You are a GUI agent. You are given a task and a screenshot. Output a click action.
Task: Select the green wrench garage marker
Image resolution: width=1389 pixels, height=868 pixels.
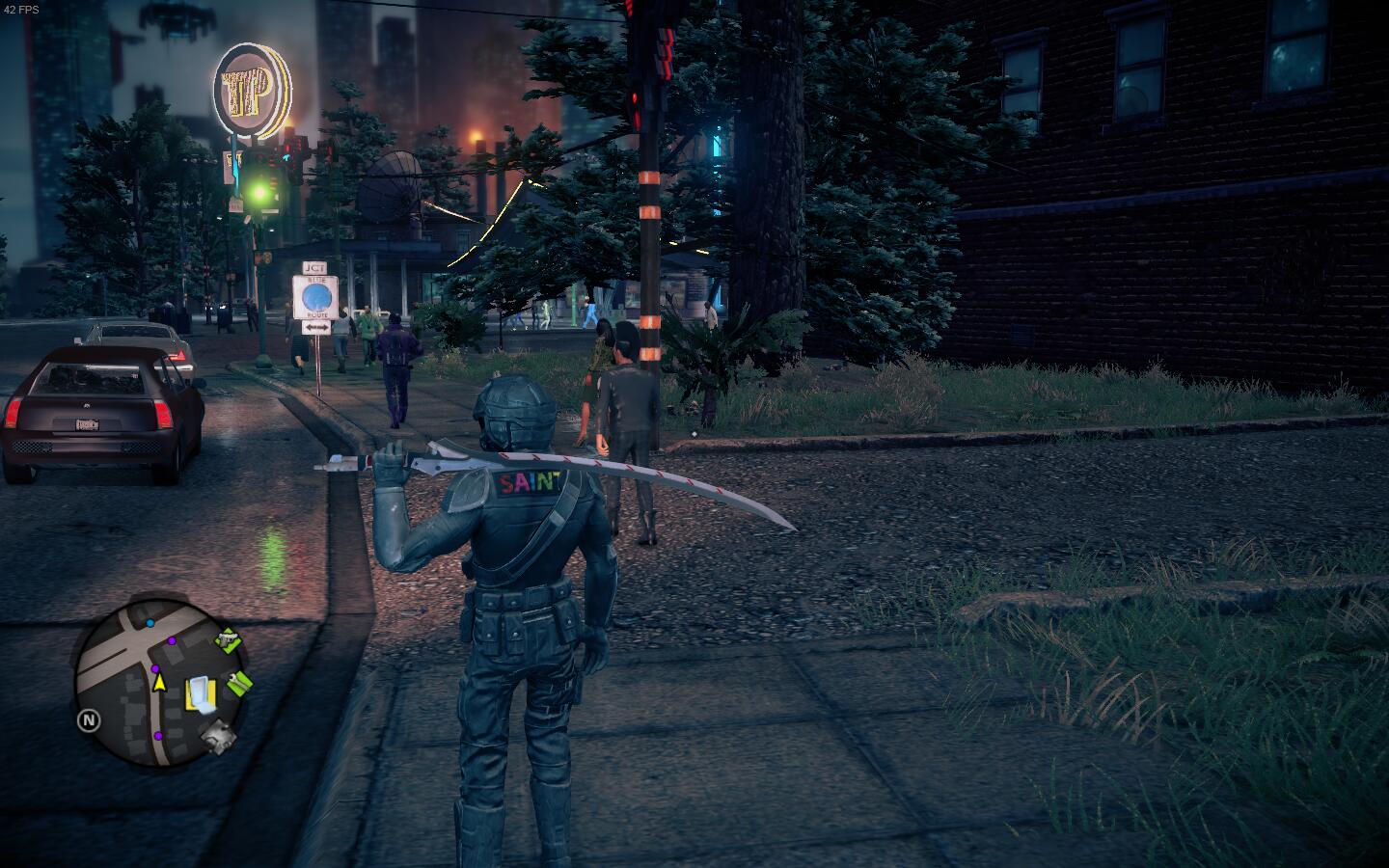pos(239,684)
